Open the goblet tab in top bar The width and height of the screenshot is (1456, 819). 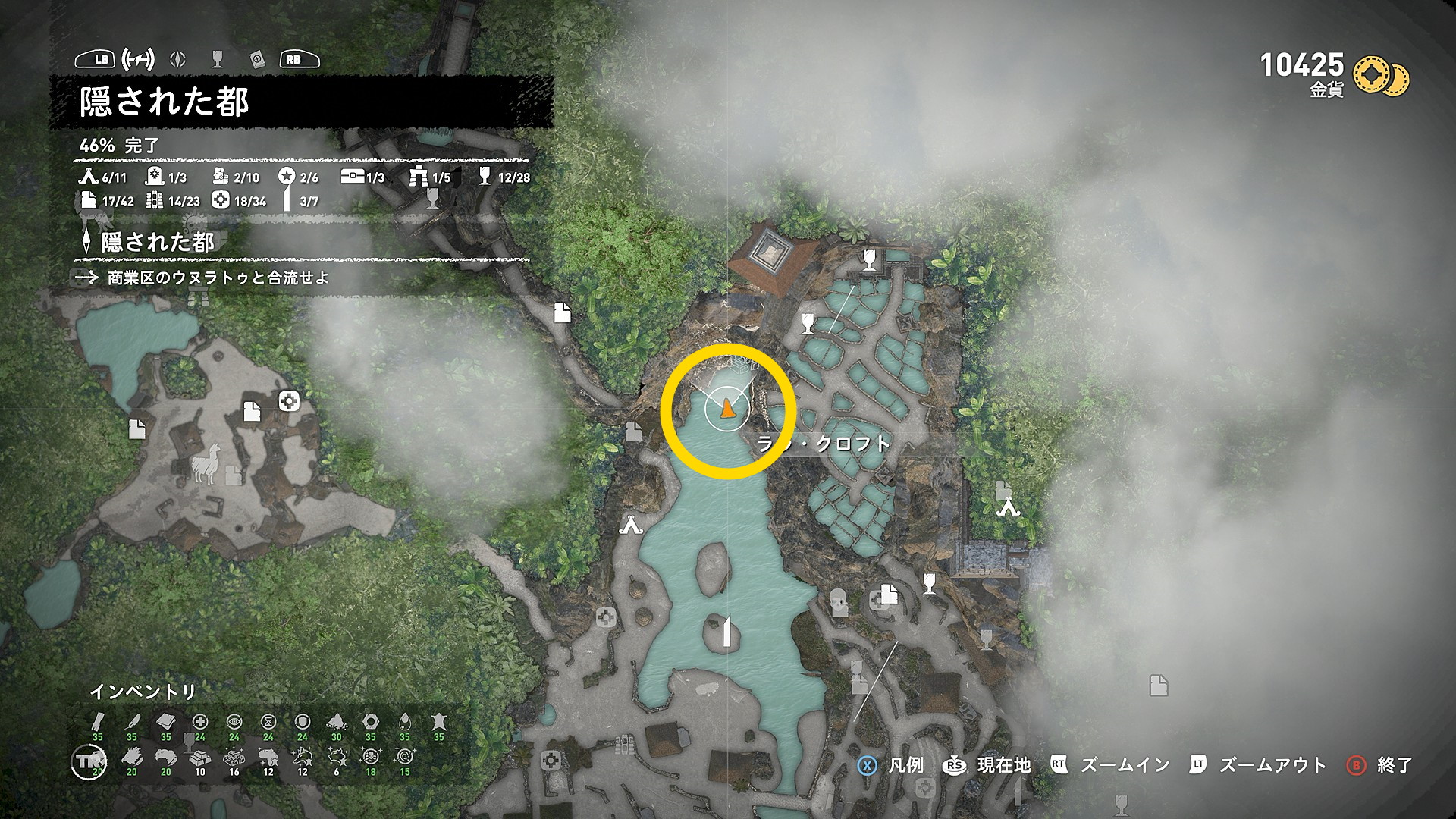tap(218, 59)
